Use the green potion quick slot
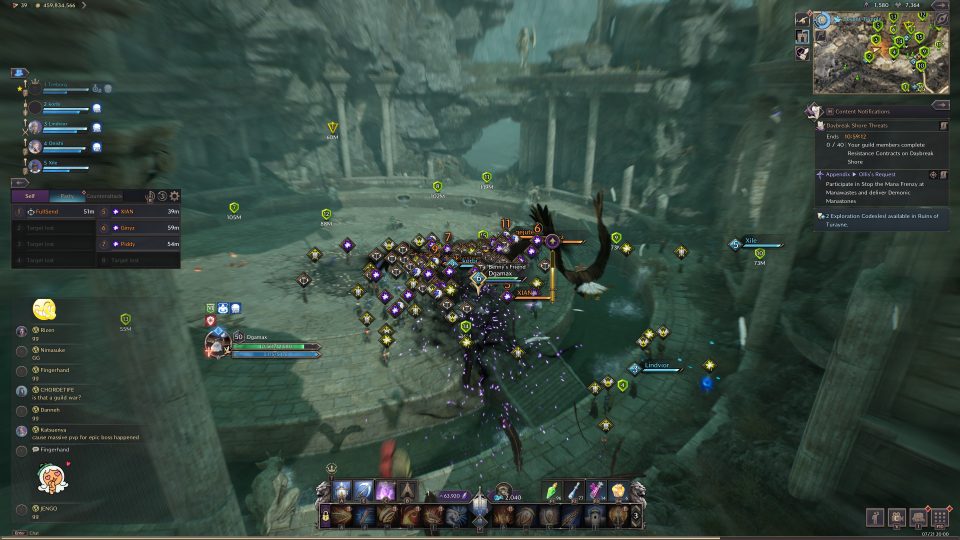Viewport: 960px width, 540px height. pyautogui.click(x=555, y=490)
